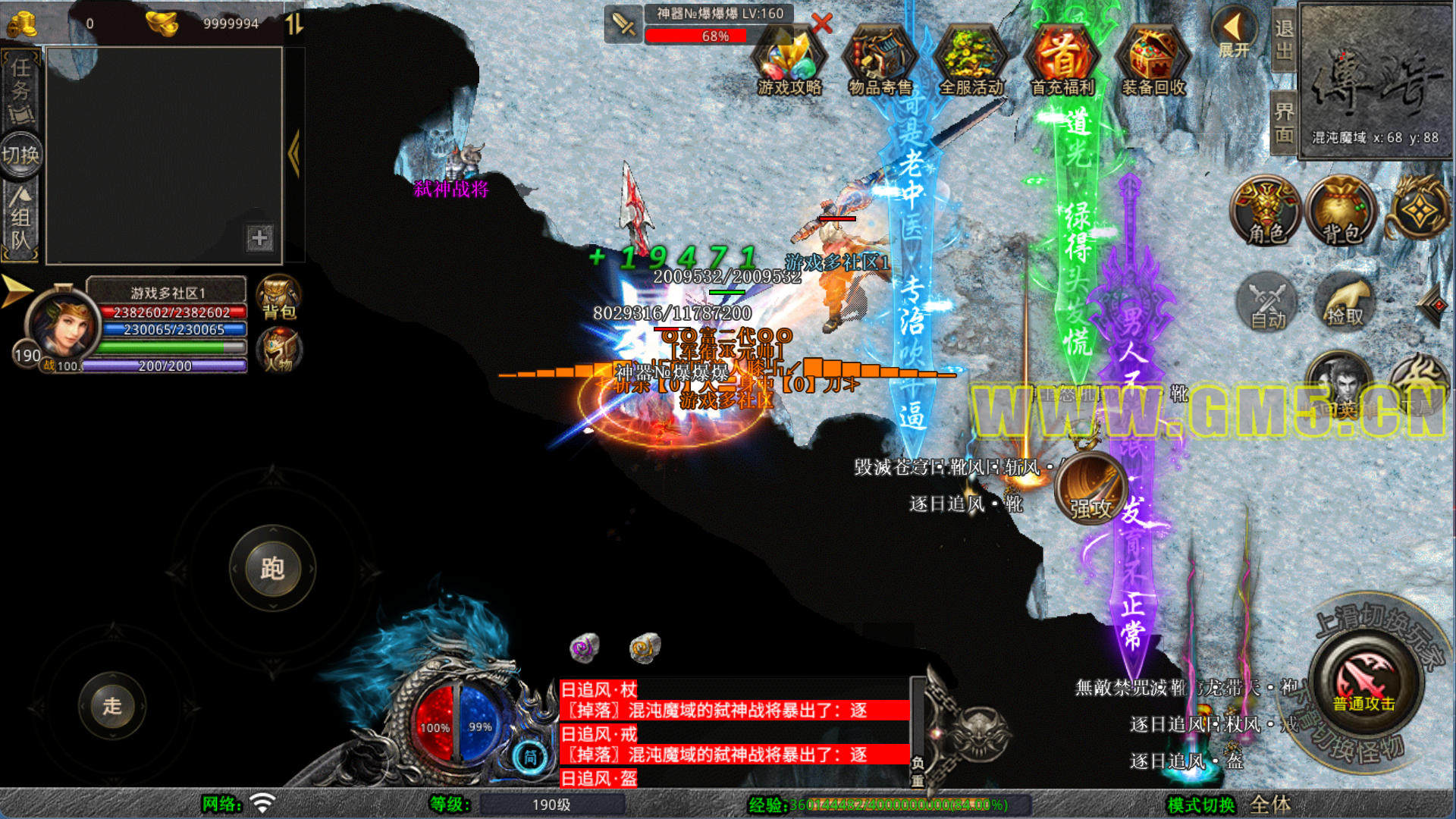
Task: Open the 物品寄售 consignment shop
Action: click(880, 62)
